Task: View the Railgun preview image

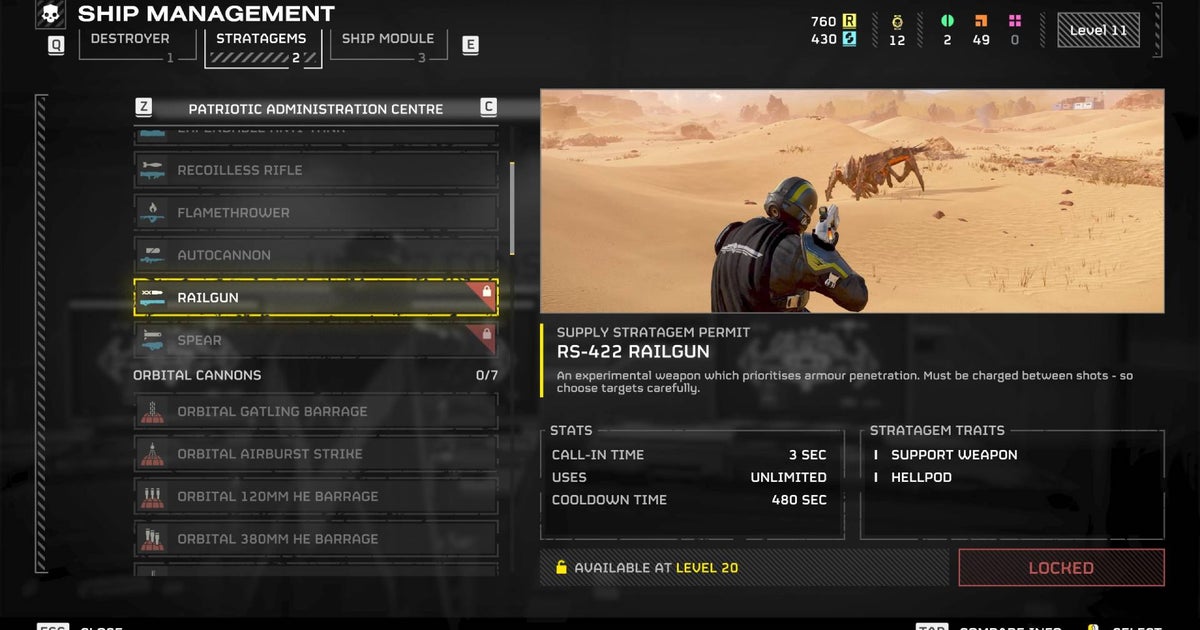Action: [x=852, y=201]
